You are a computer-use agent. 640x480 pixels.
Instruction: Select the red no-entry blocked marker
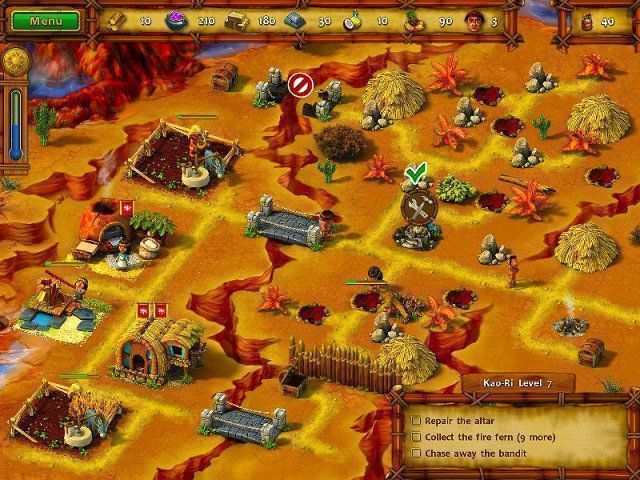coord(299,85)
